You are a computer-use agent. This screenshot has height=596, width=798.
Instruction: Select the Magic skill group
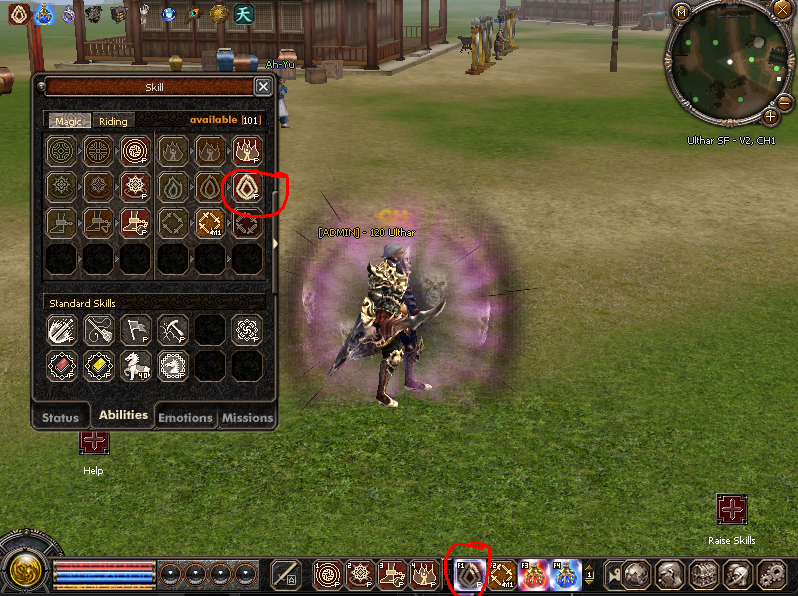68,121
